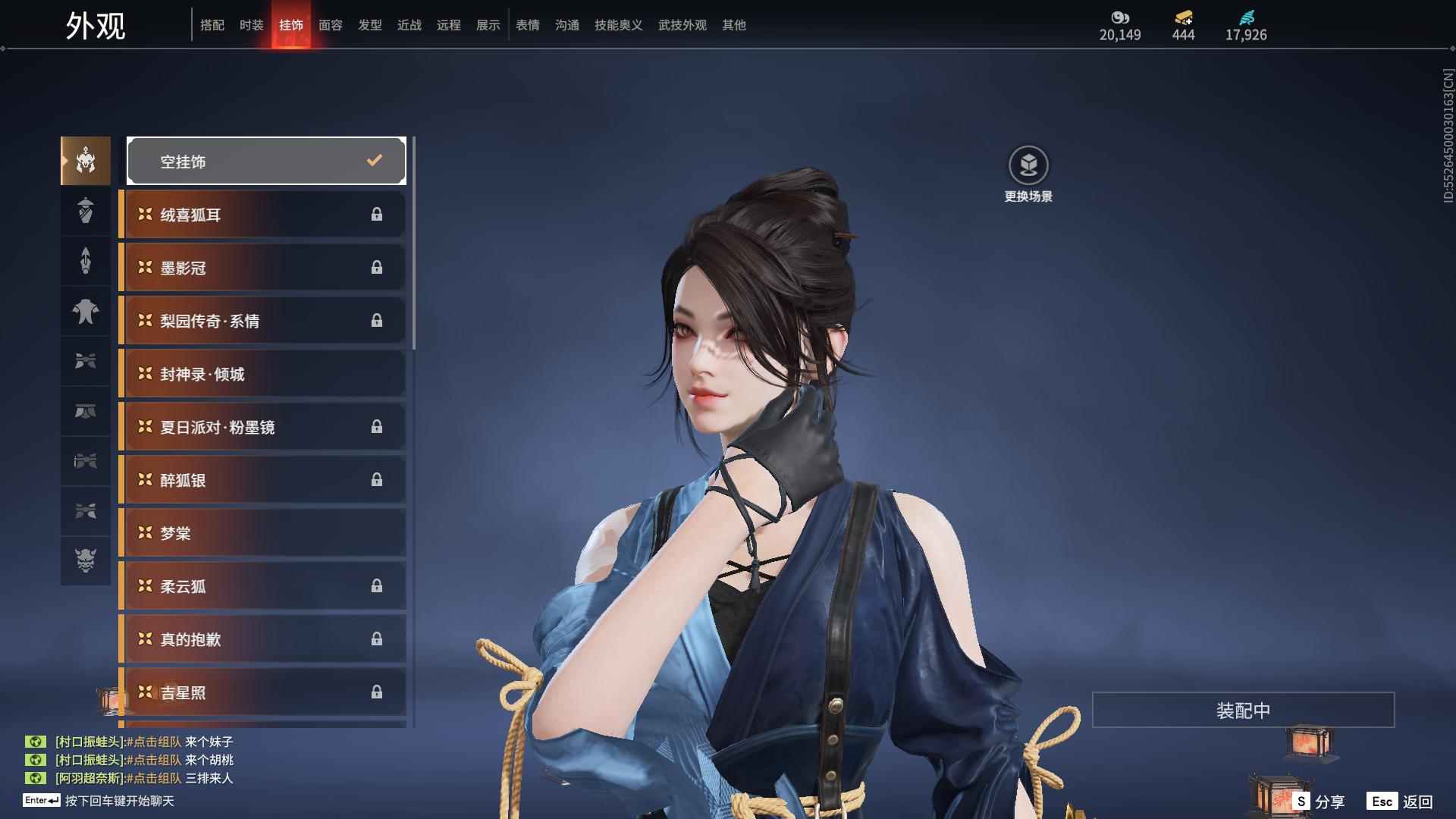Open the 近战 weapon tab
The height and width of the screenshot is (819, 1456).
pos(409,25)
